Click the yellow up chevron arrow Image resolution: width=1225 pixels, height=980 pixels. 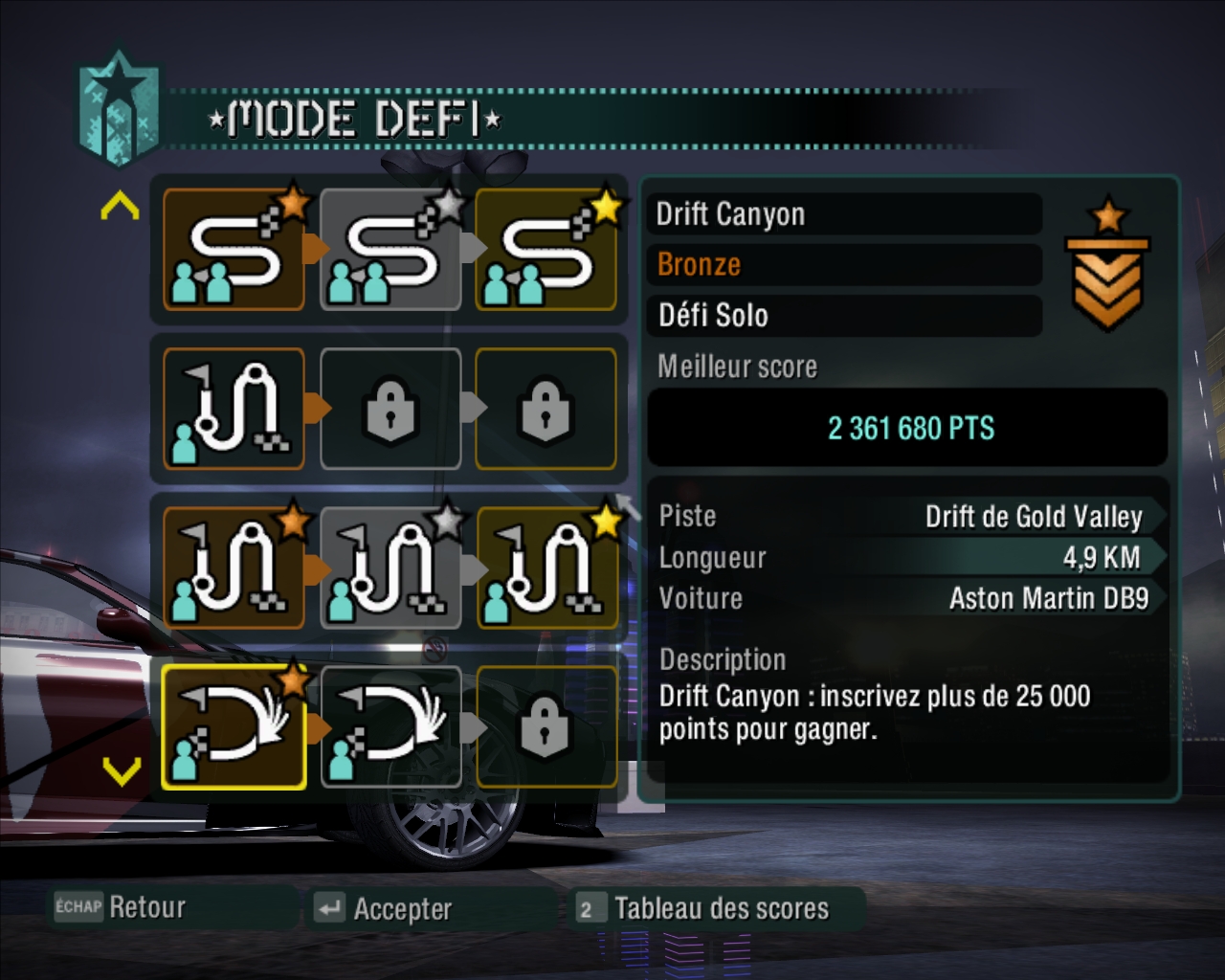120,205
